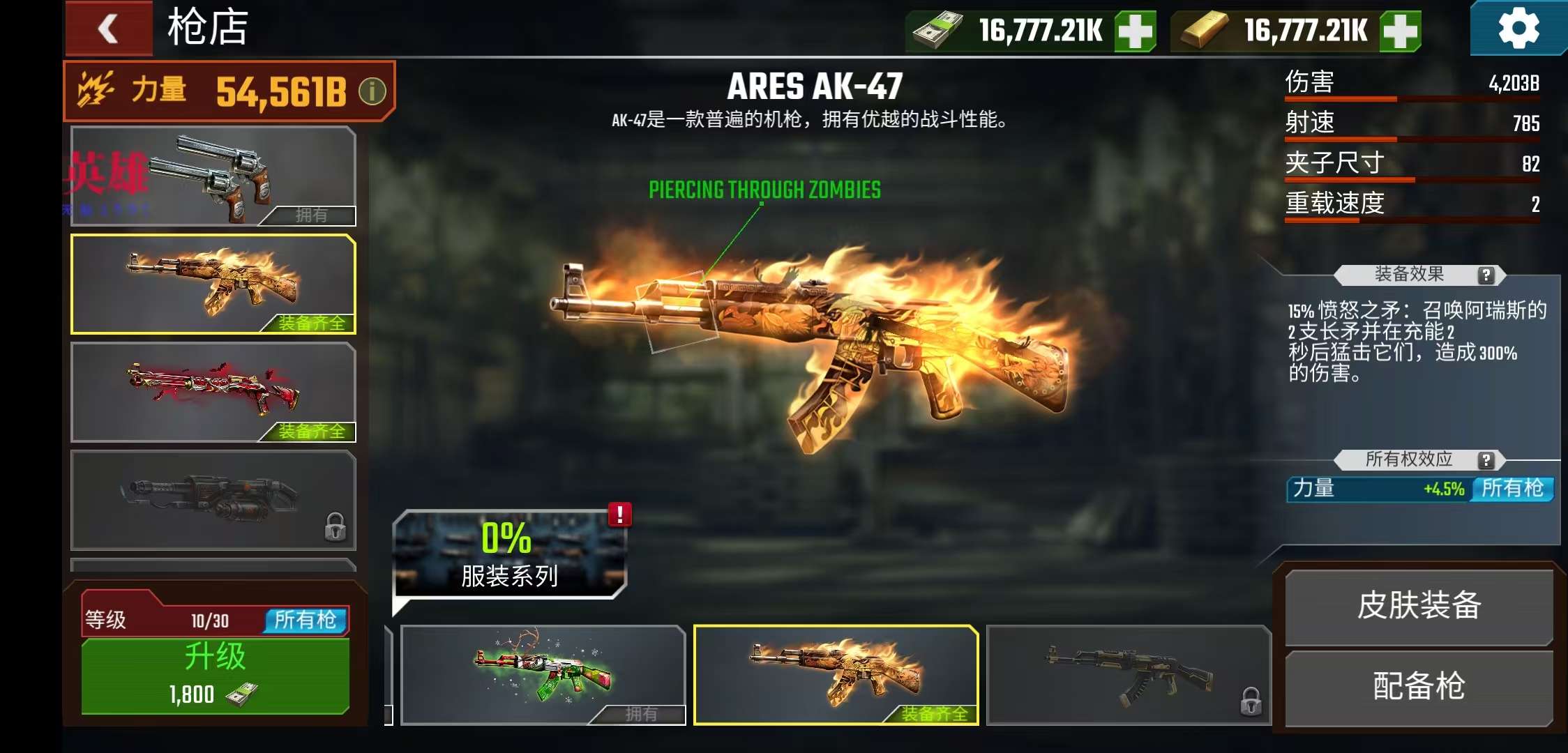Open help for 所有权效应 ownership effect
This screenshot has width=1568, height=753.
pos(1486,460)
